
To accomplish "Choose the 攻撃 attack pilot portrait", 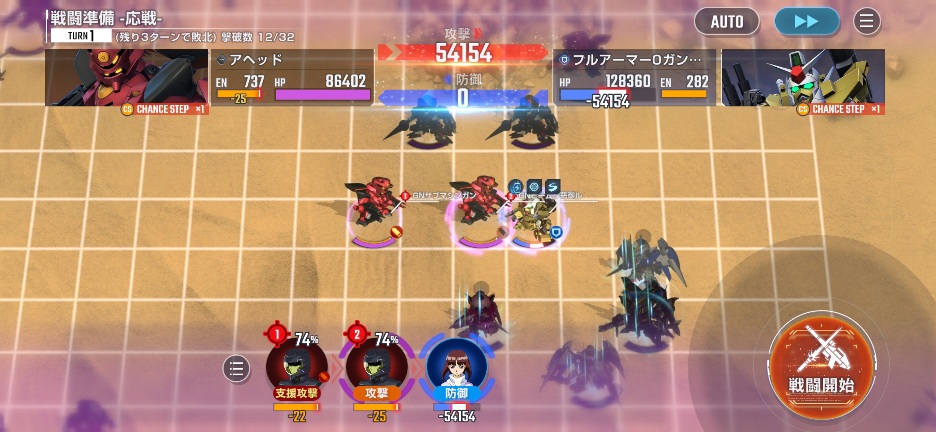I will coord(375,366).
